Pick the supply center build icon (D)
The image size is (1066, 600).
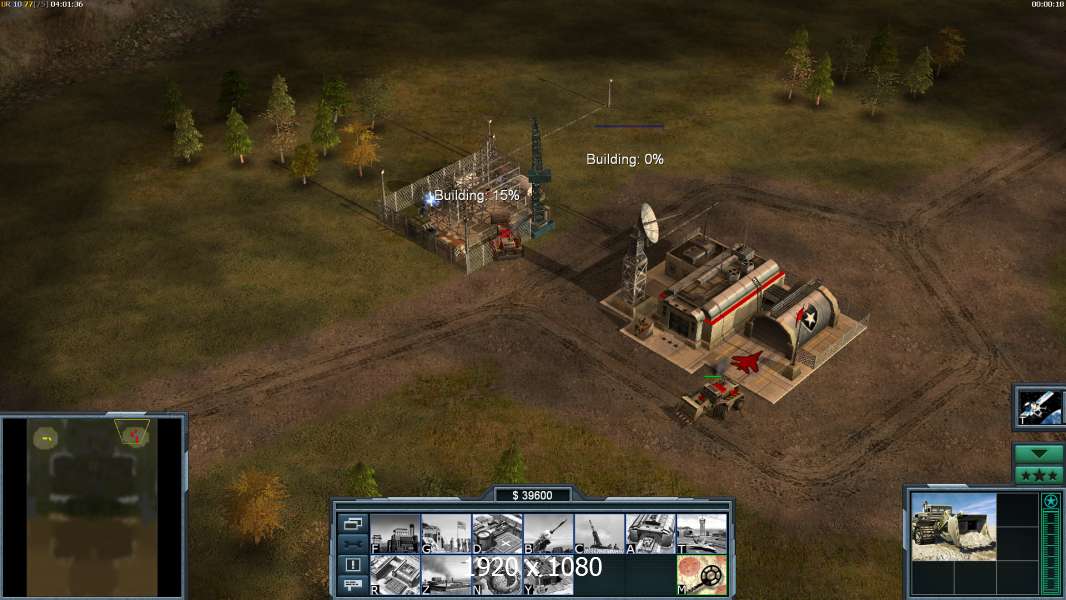pyautogui.click(x=497, y=533)
